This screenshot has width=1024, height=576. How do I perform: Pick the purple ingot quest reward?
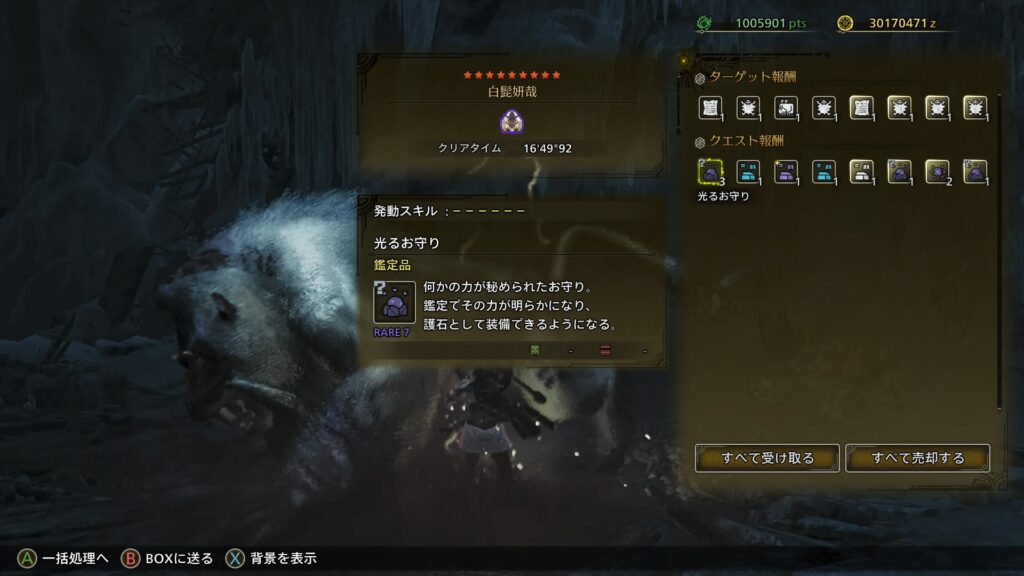(x=786, y=172)
